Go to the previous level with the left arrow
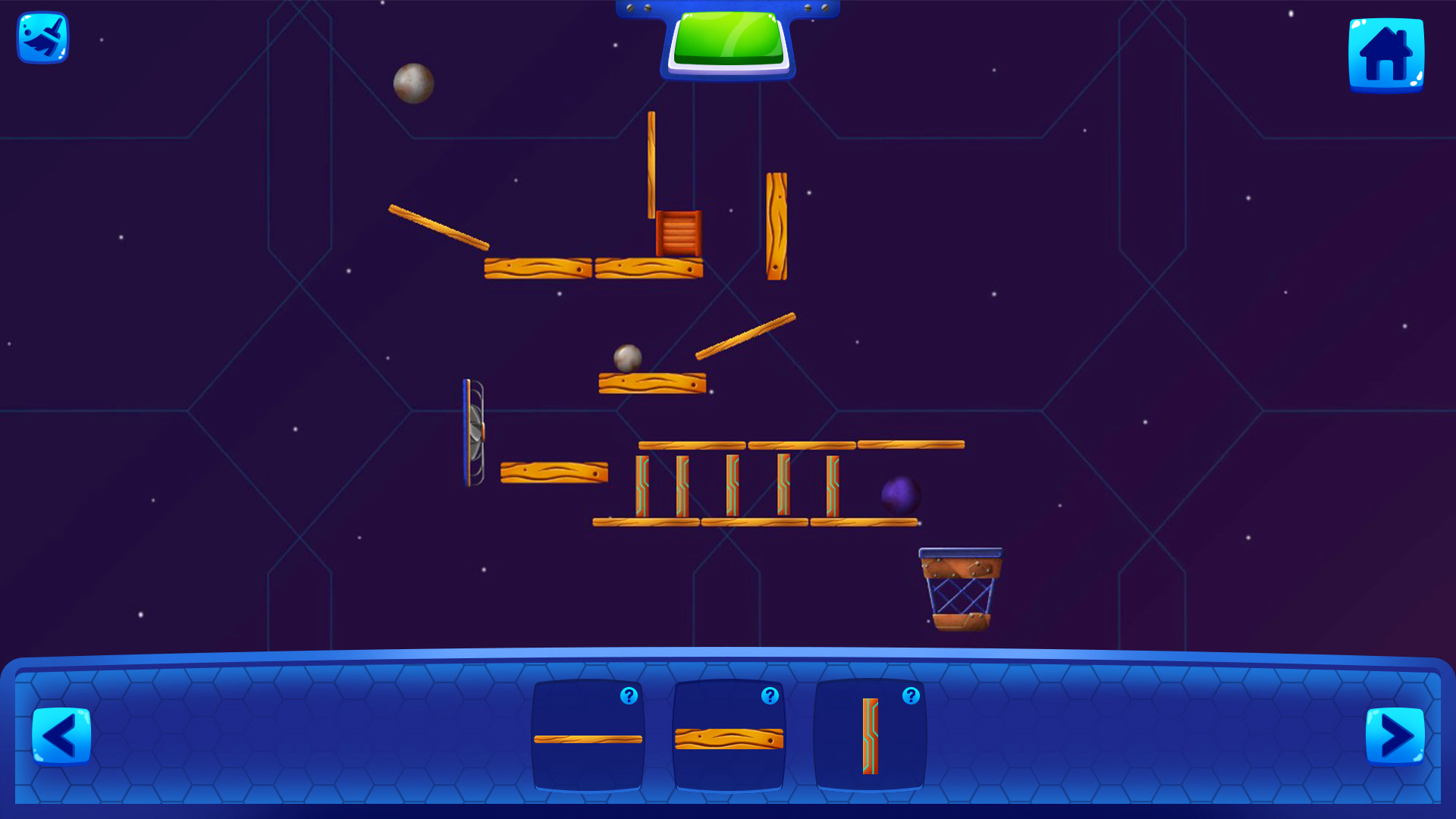Screen dimensions: 1456x819 coord(62,734)
